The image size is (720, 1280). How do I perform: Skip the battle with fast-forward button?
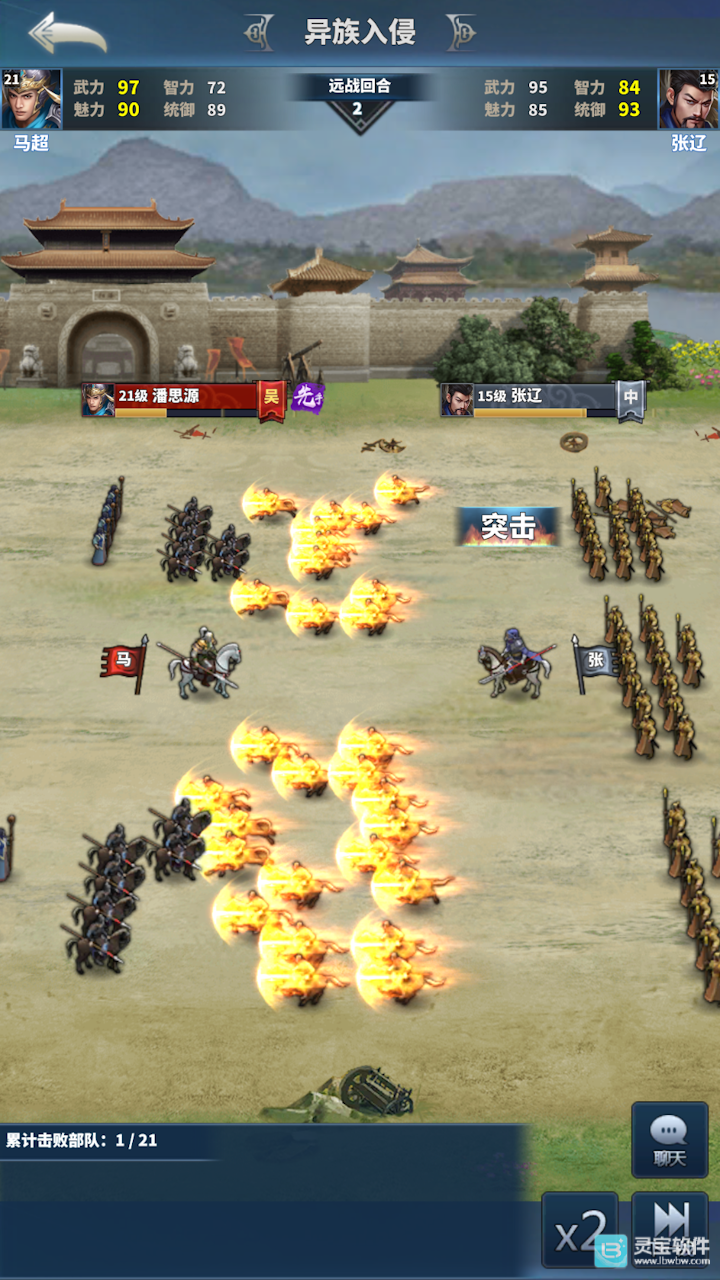click(x=669, y=1220)
